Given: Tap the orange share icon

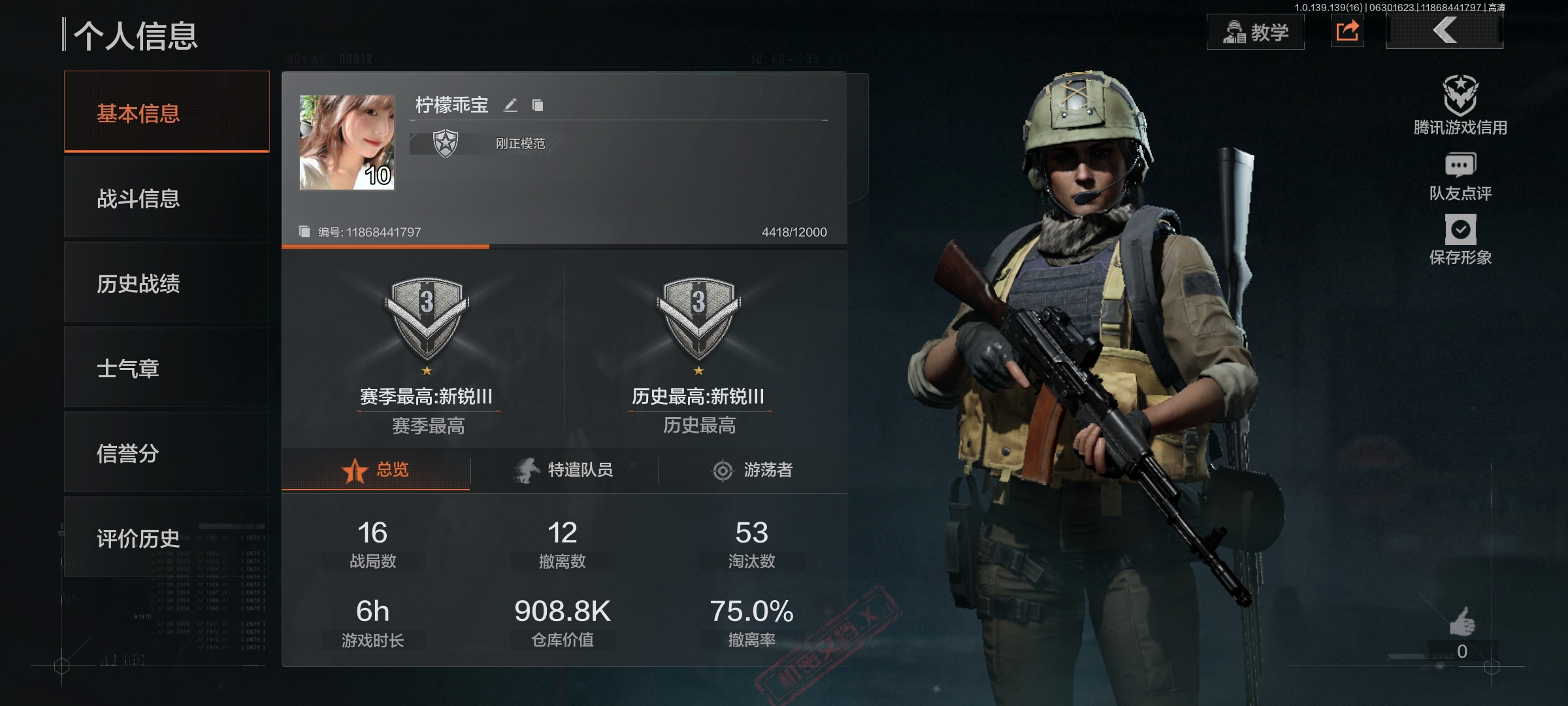Looking at the screenshot, I should click(x=1347, y=31).
